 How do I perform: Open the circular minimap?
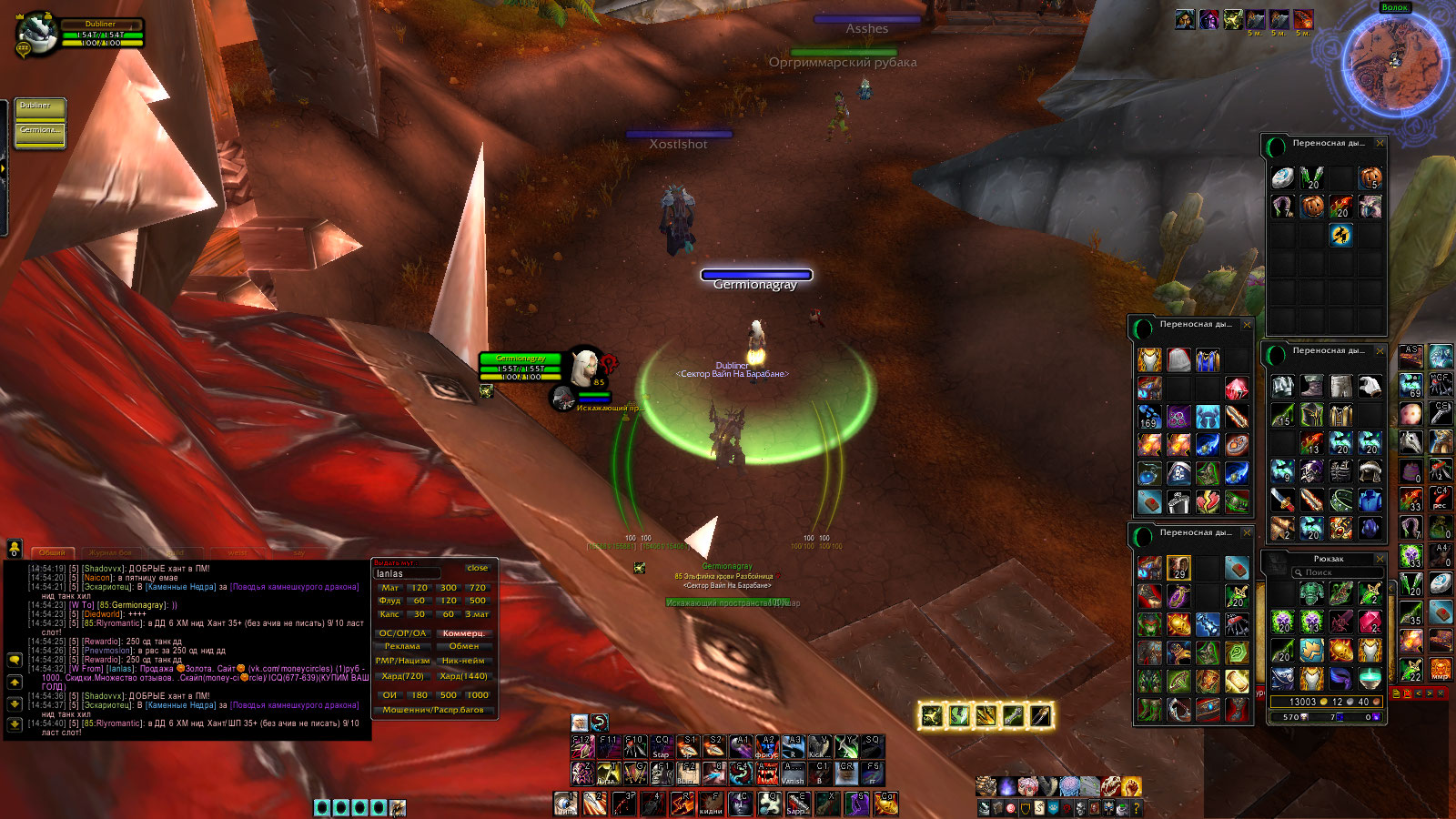coord(1392,62)
